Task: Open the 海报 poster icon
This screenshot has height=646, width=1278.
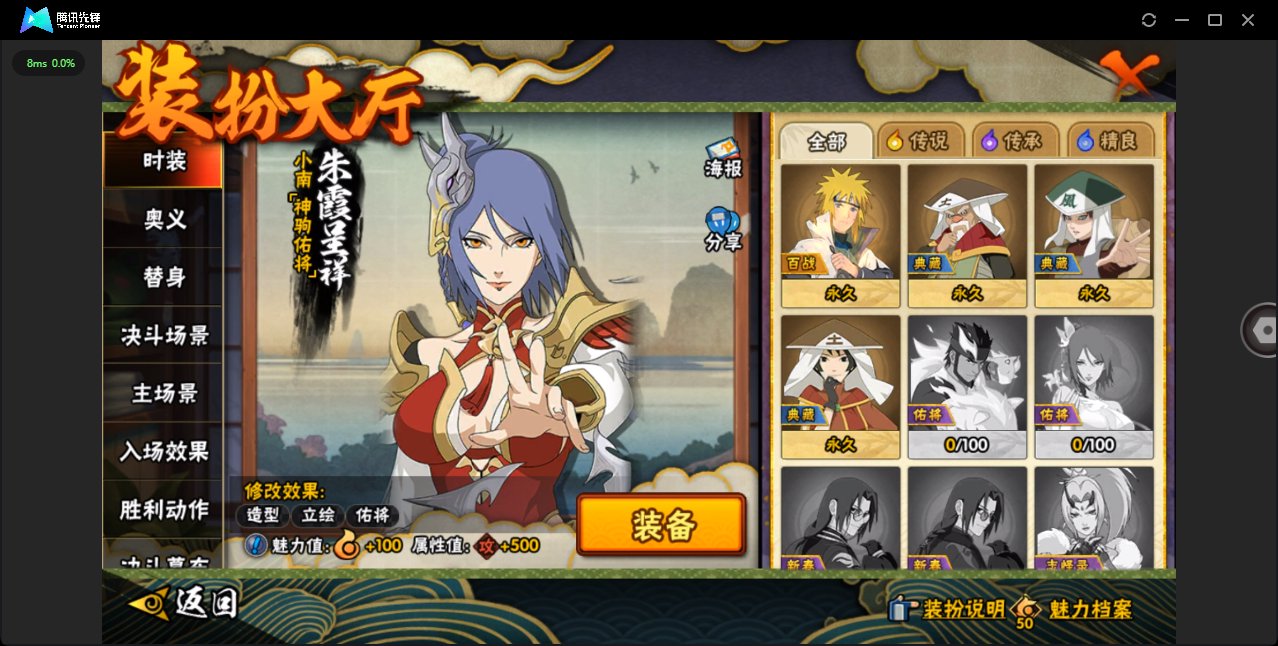Action: tap(723, 158)
